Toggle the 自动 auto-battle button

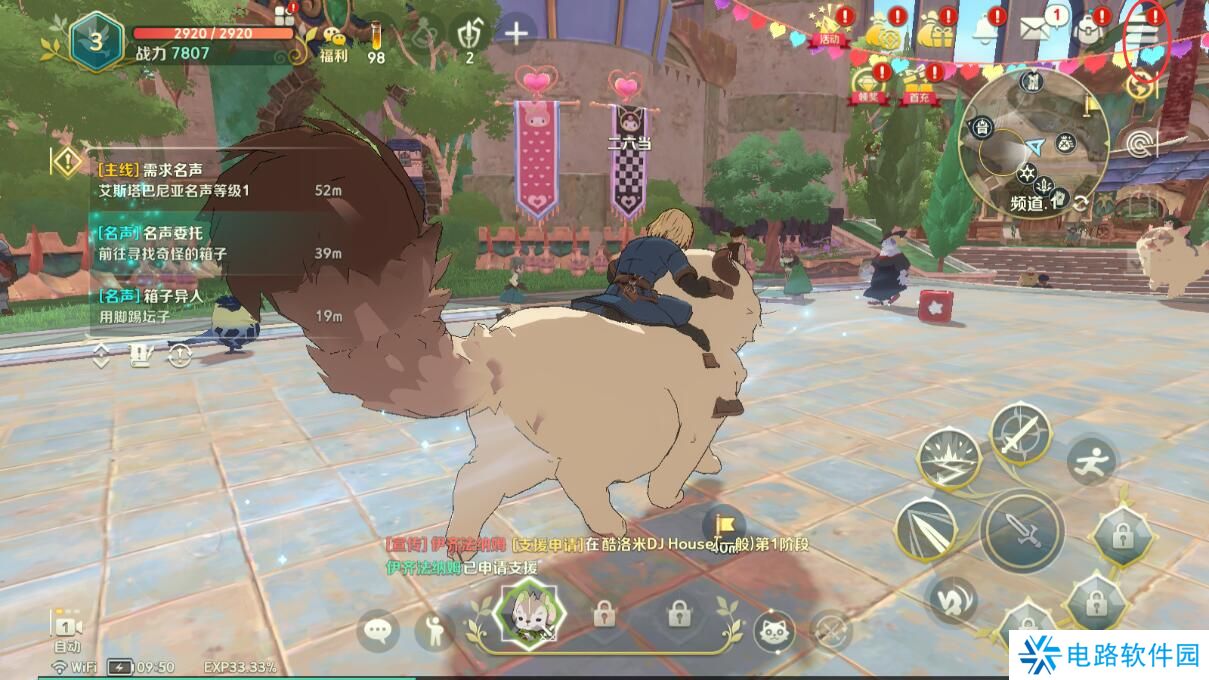66,631
